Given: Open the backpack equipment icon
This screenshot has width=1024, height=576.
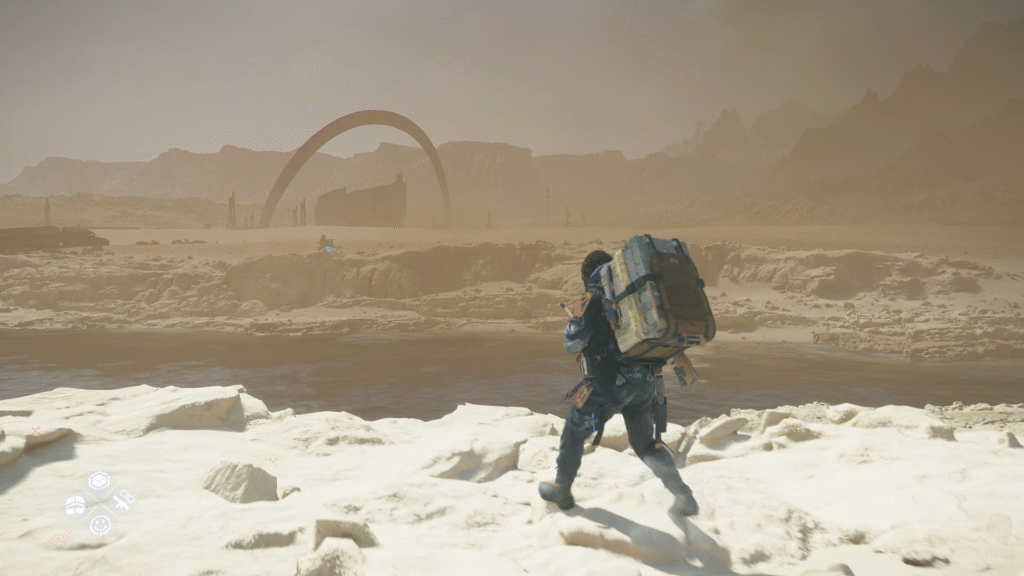Looking at the screenshot, I should (x=76, y=504).
